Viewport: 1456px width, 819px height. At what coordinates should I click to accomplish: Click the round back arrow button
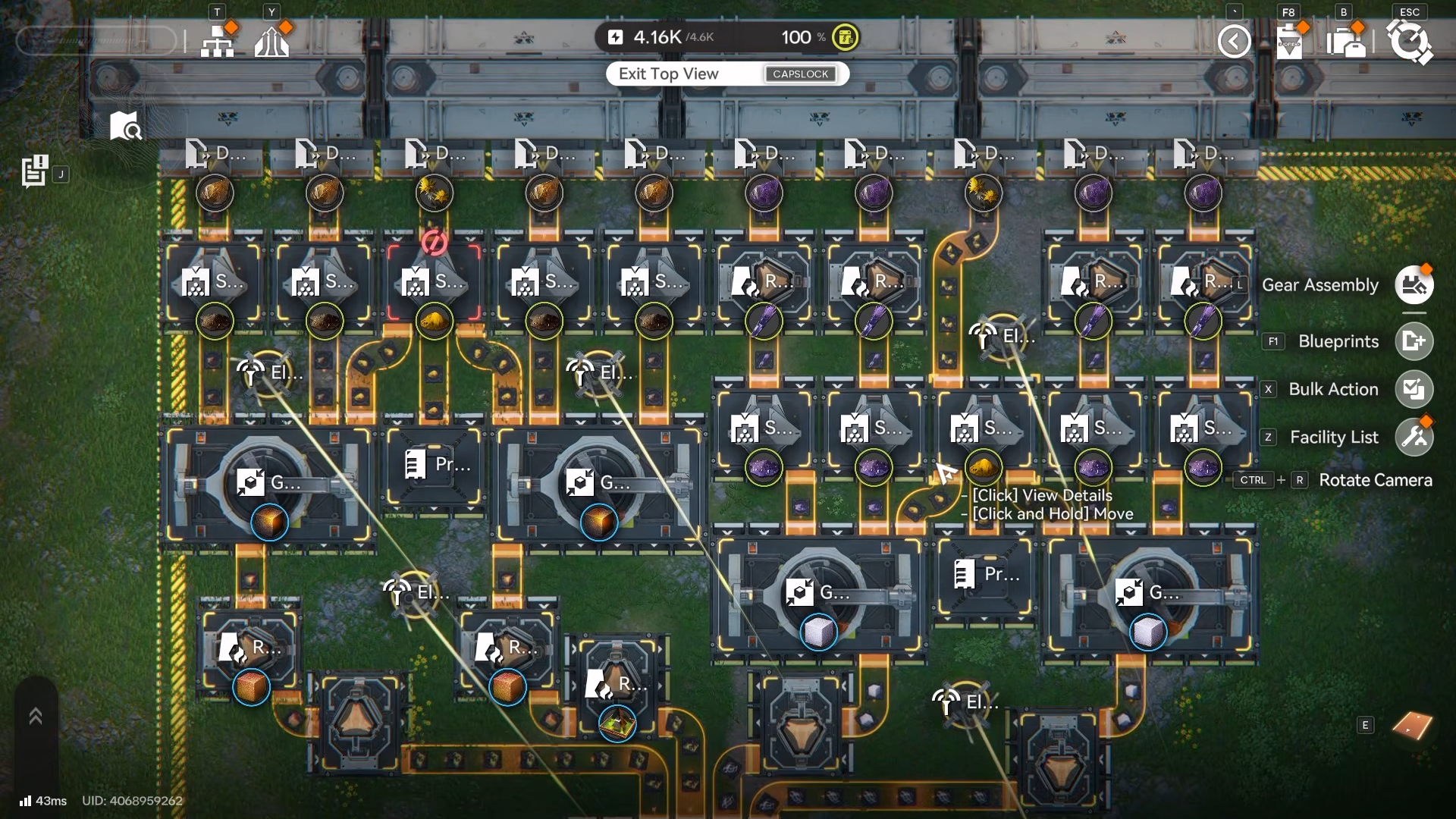point(1234,41)
